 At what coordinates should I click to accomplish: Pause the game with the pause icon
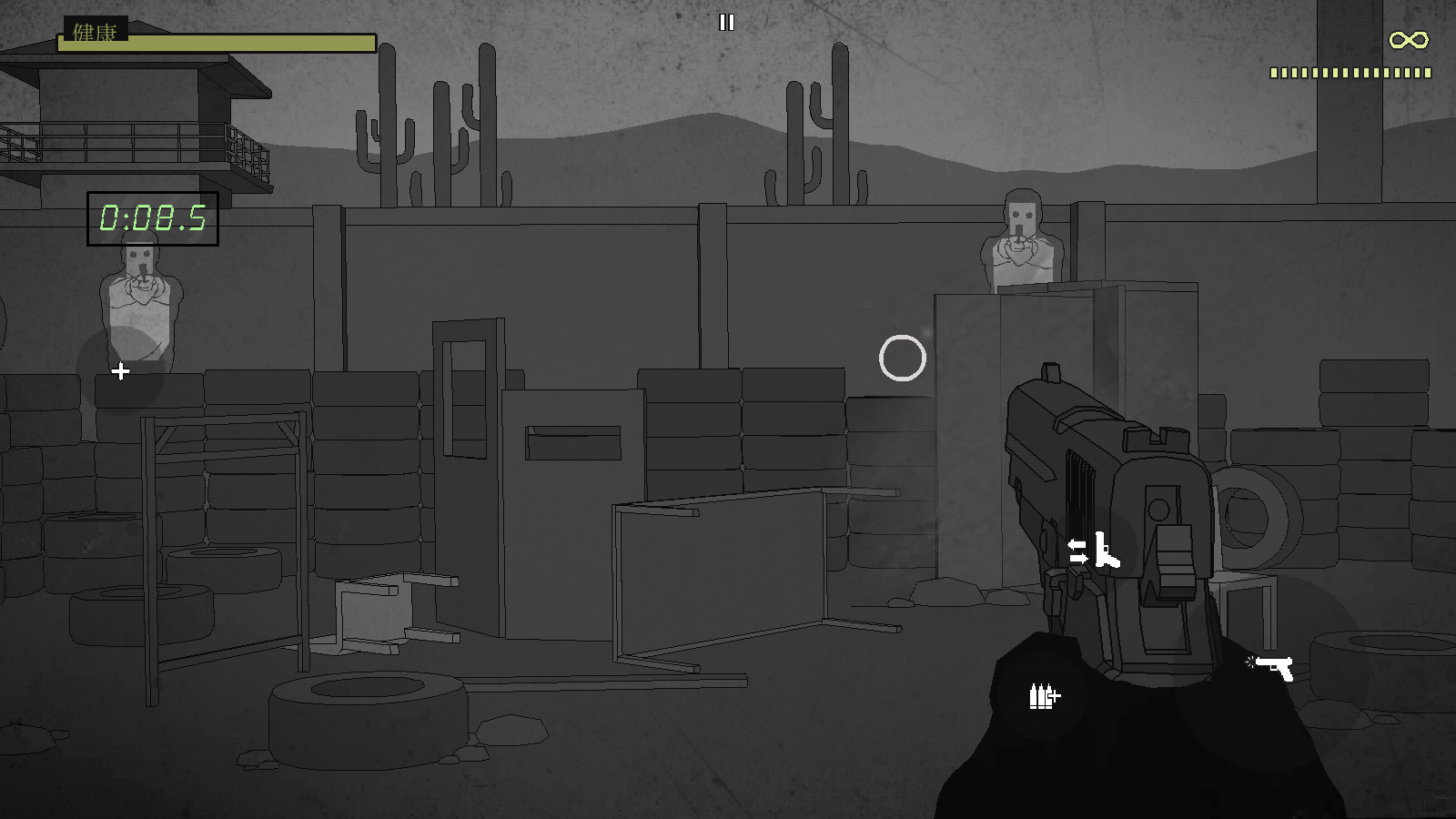(726, 23)
